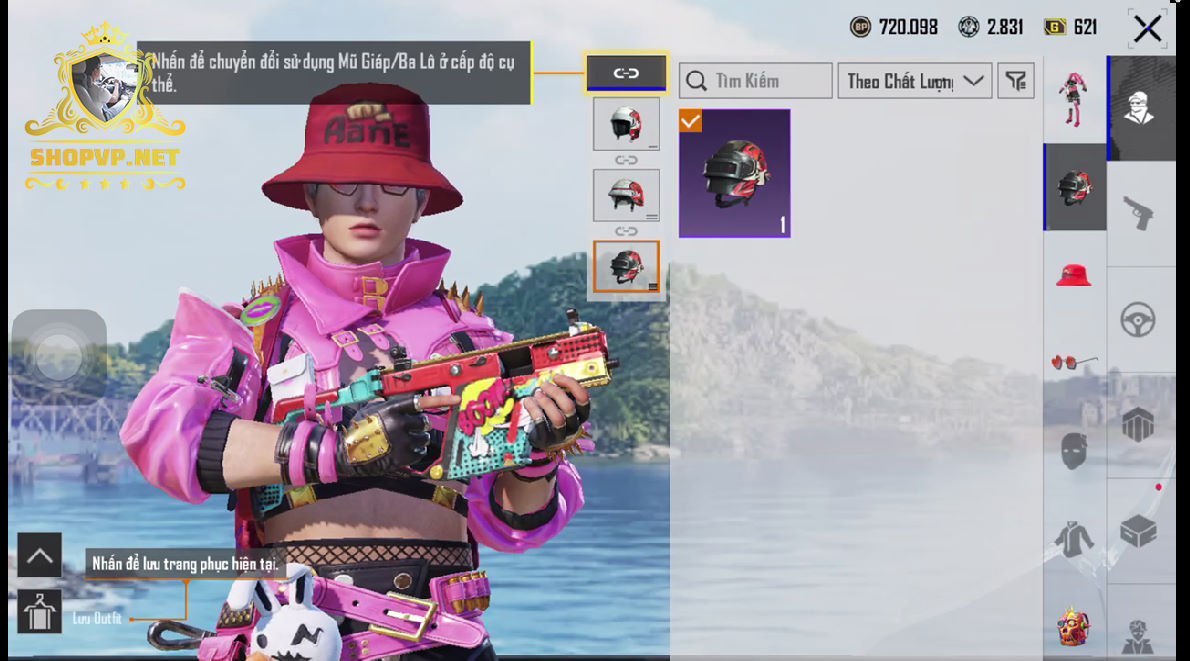Open the funnel filter options
Image resolution: width=1190 pixels, height=661 pixels.
(1016, 81)
